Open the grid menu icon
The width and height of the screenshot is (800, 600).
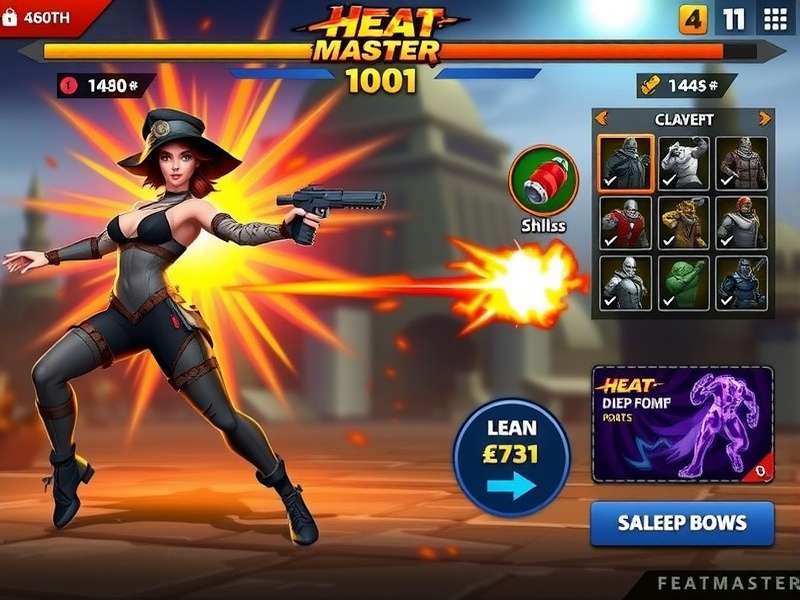(776, 19)
